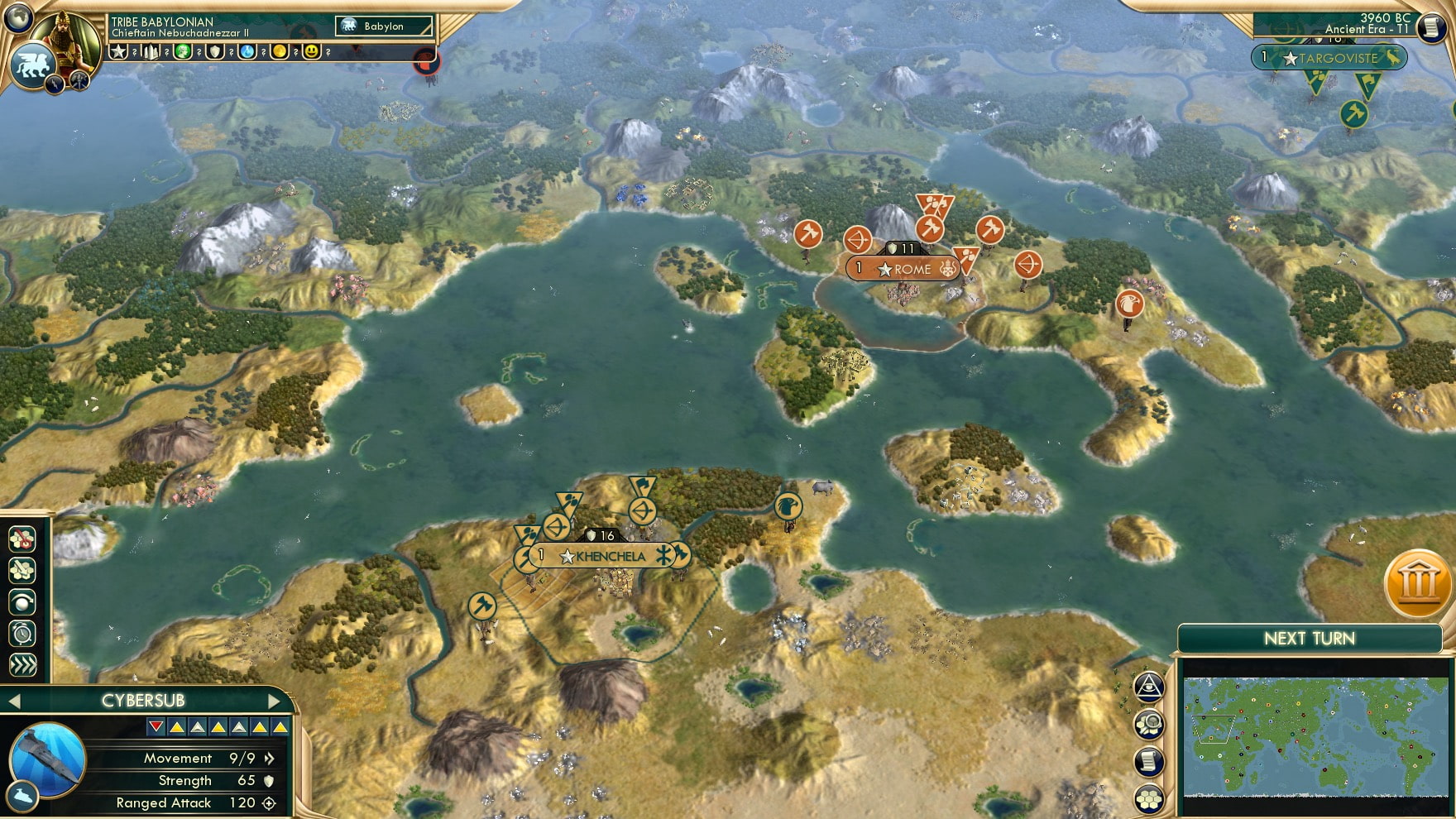Viewport: 1456px width, 819px height.
Task: Click the pyramid-eye icon above the minimap
Action: pos(1148,686)
